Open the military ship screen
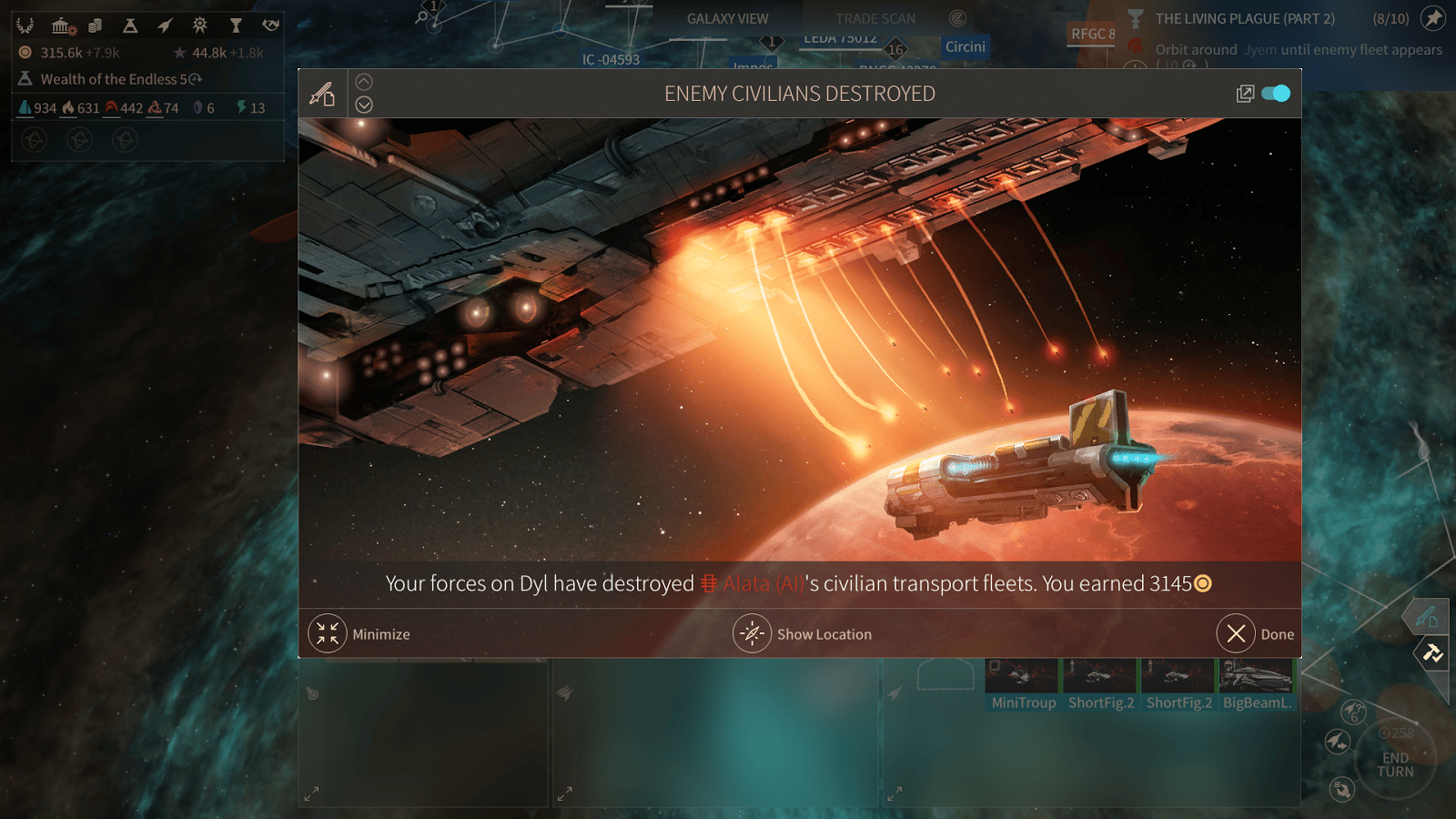This screenshot has width=1456, height=819. (165, 25)
